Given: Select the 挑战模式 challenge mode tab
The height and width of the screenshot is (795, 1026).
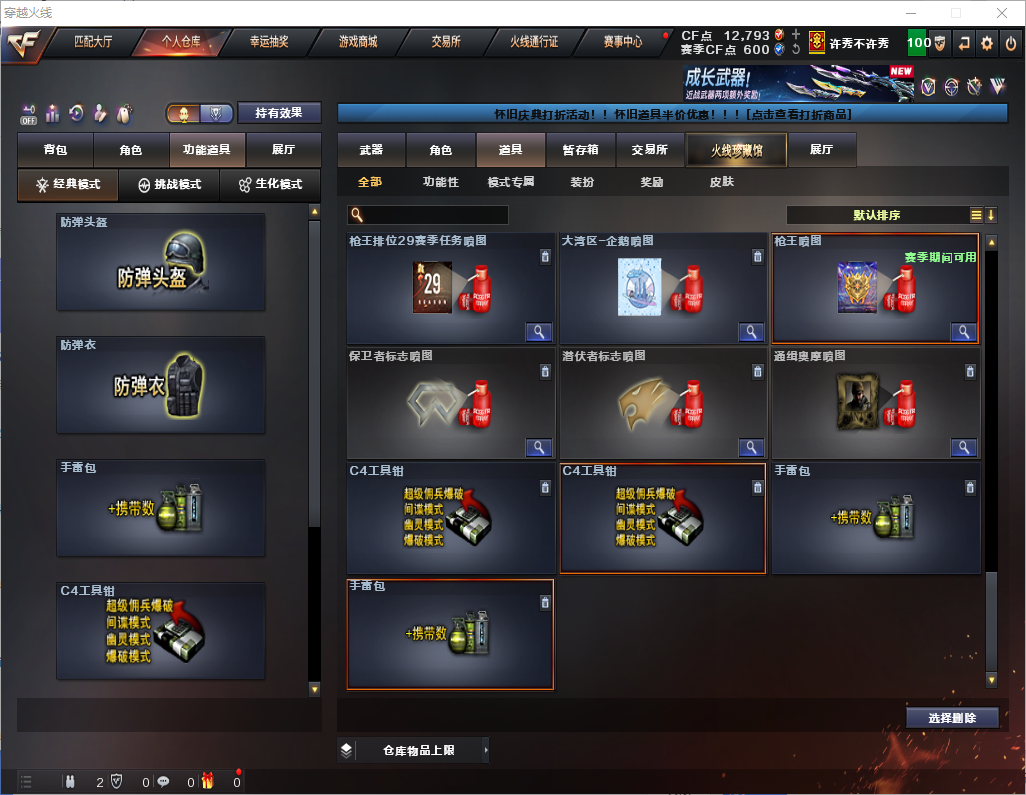Looking at the screenshot, I should 169,185.
